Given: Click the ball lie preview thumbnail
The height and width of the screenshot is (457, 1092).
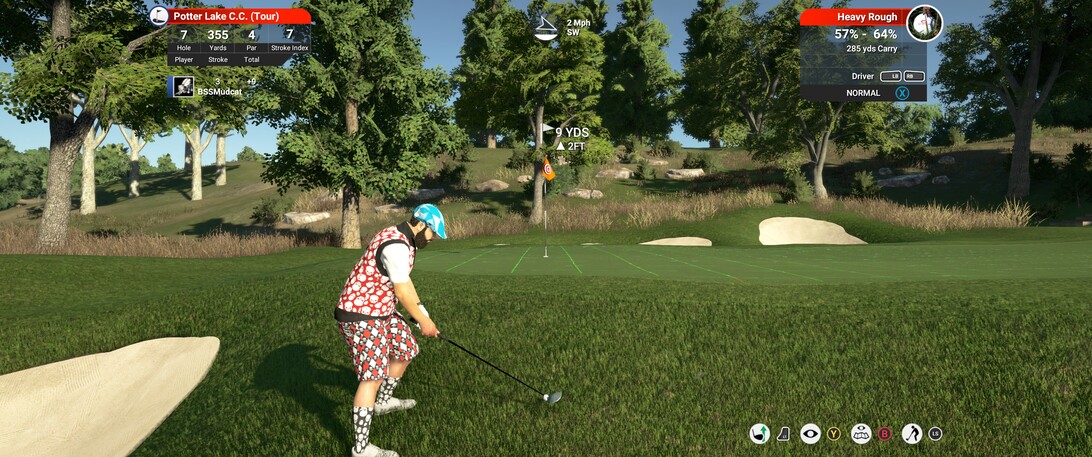Looking at the screenshot, I should (924, 23).
